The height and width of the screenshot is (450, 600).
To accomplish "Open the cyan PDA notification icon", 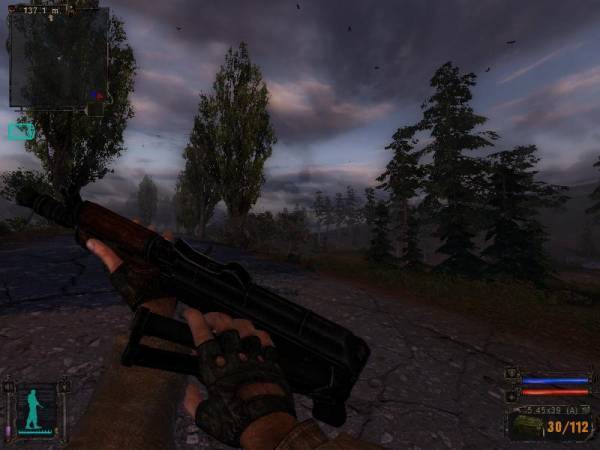I will point(20,131).
